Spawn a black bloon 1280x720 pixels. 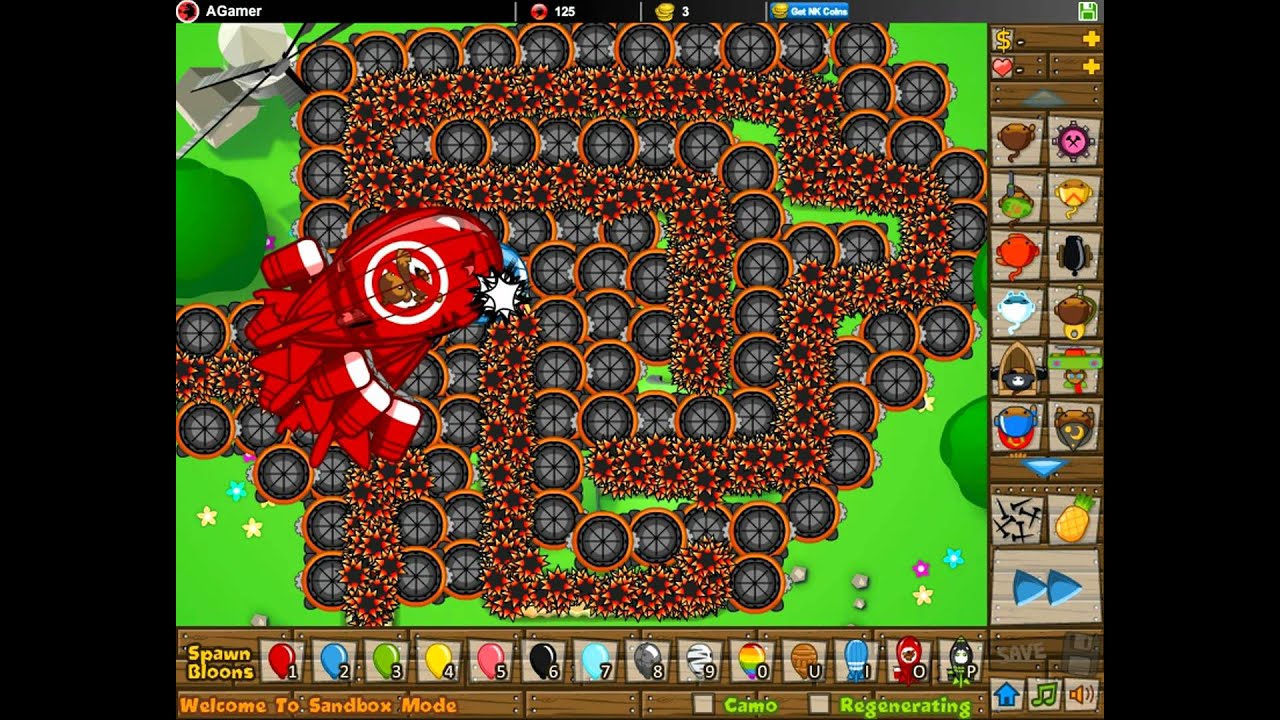tap(543, 661)
